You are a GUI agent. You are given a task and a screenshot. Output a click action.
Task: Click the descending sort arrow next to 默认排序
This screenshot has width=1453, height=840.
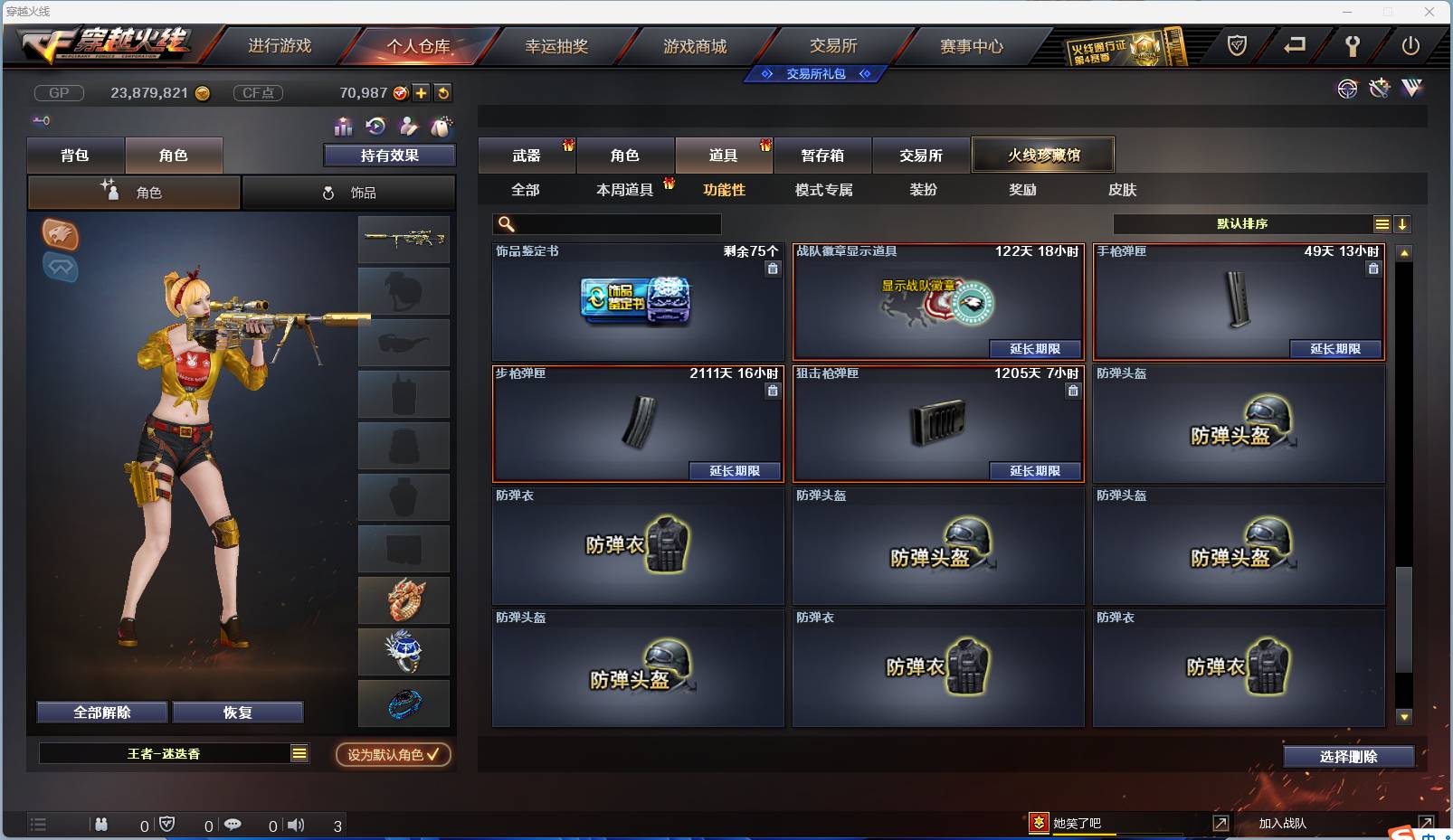tap(1402, 223)
